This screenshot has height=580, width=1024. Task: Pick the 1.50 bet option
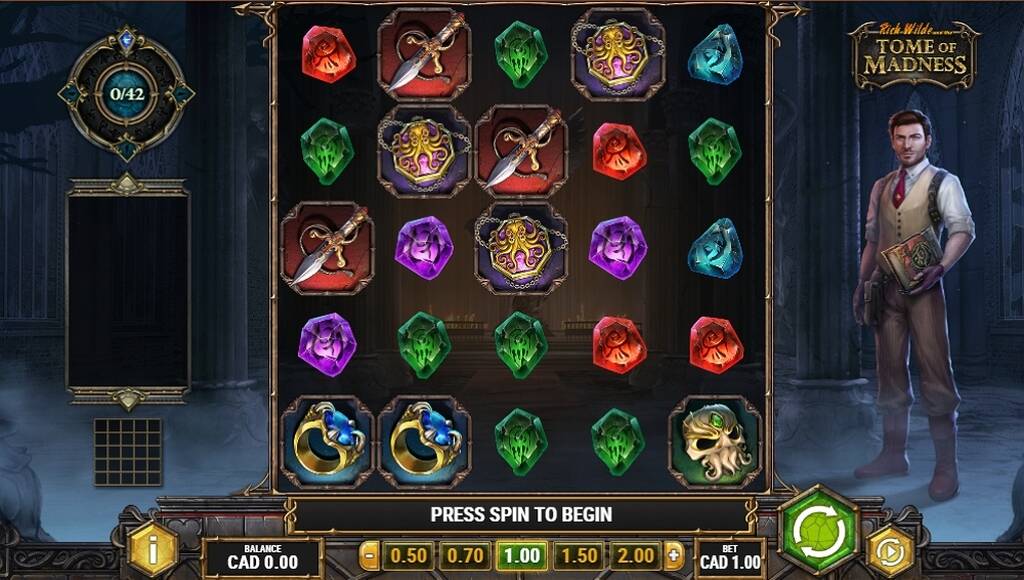[x=577, y=555]
